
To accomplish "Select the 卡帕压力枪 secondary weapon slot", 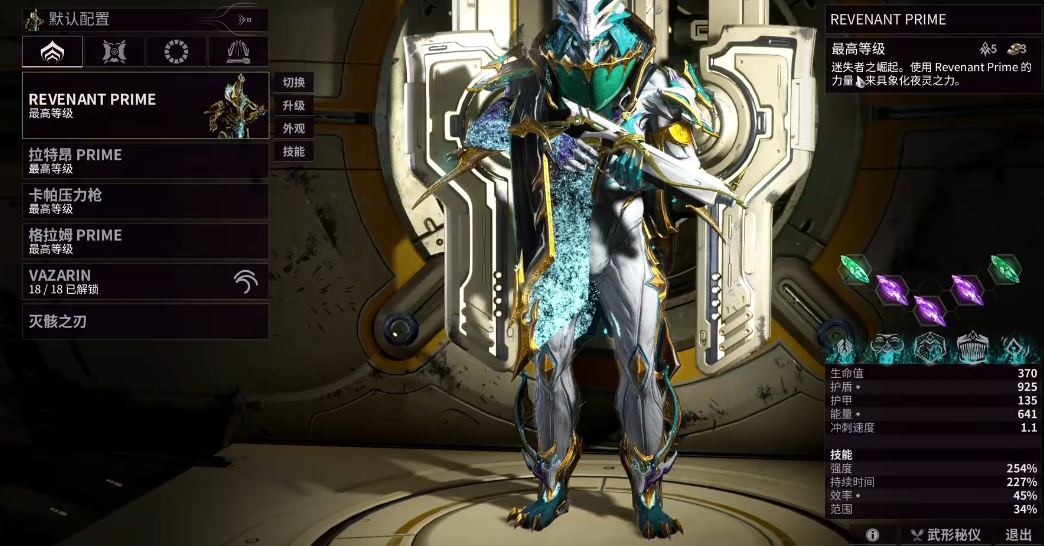I will tap(146, 200).
